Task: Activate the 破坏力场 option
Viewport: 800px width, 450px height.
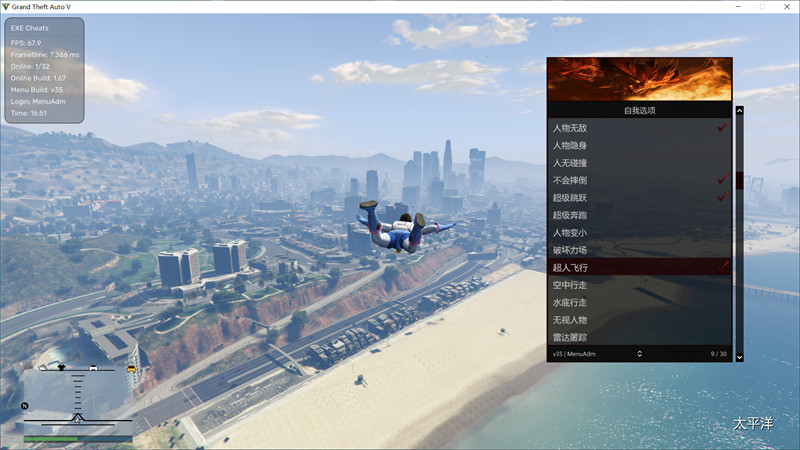Action: [x=638, y=249]
